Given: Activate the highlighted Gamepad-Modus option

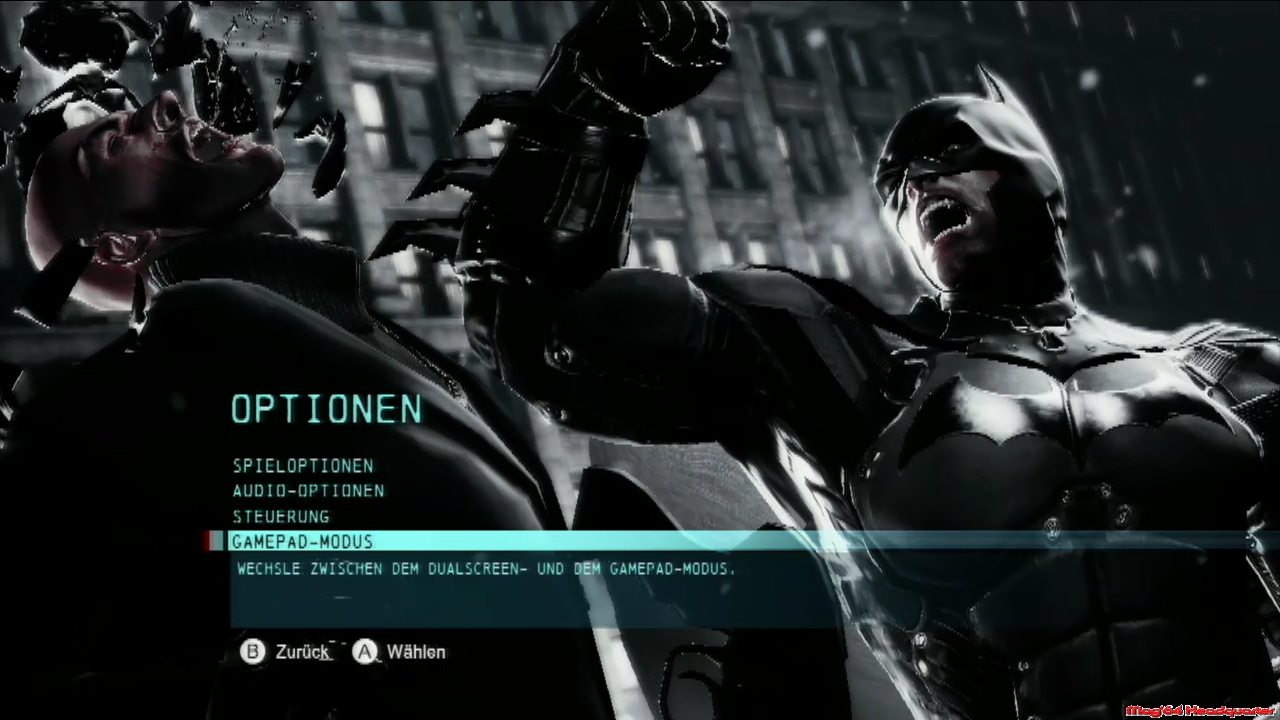Looking at the screenshot, I should 302,542.
